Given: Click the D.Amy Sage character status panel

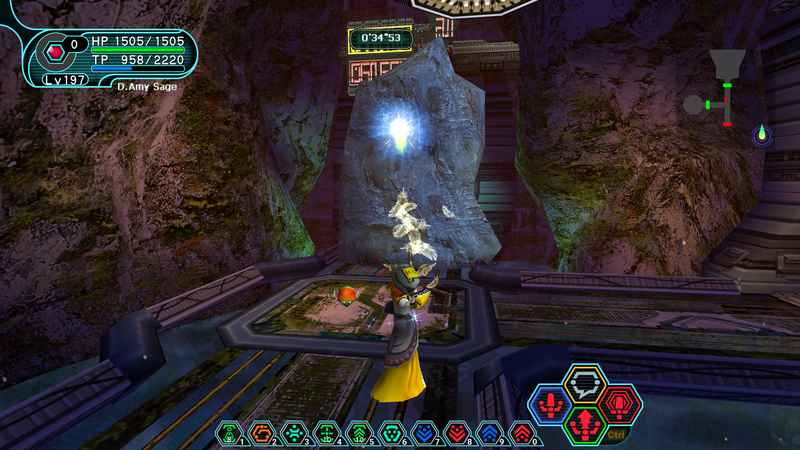Looking at the screenshot, I should point(110,57).
